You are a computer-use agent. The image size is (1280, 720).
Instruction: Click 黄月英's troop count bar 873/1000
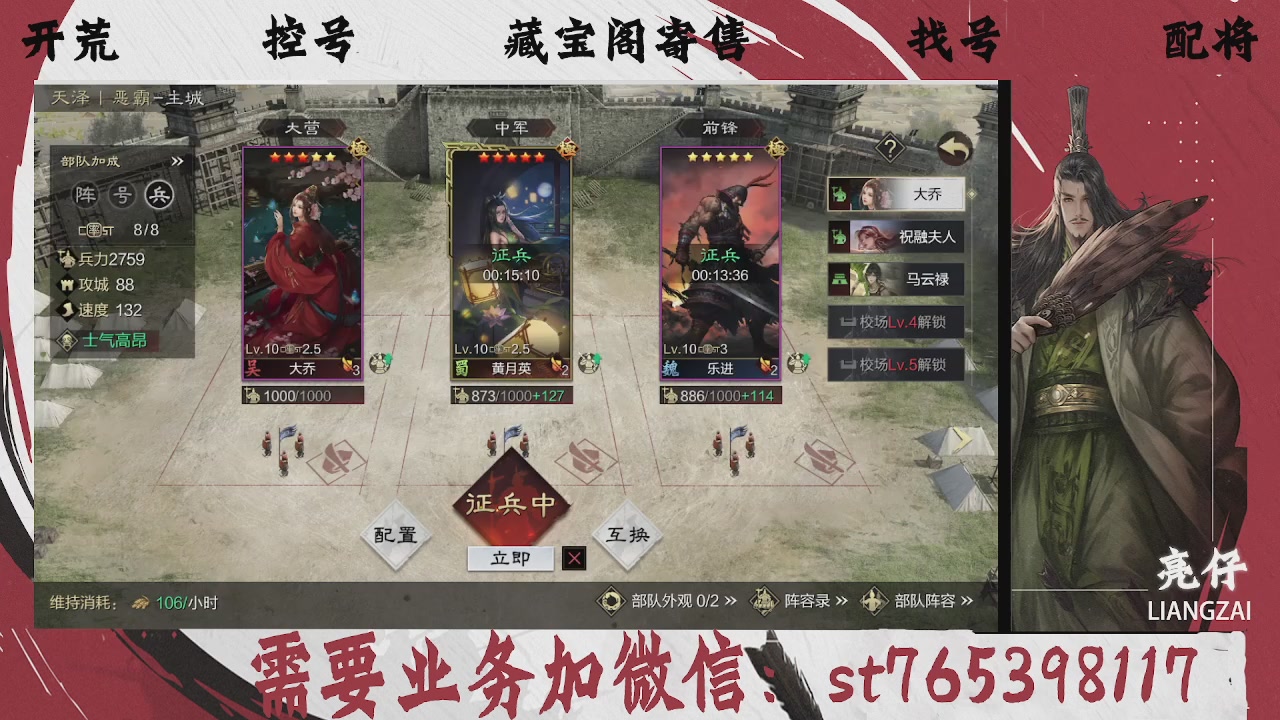click(513, 396)
